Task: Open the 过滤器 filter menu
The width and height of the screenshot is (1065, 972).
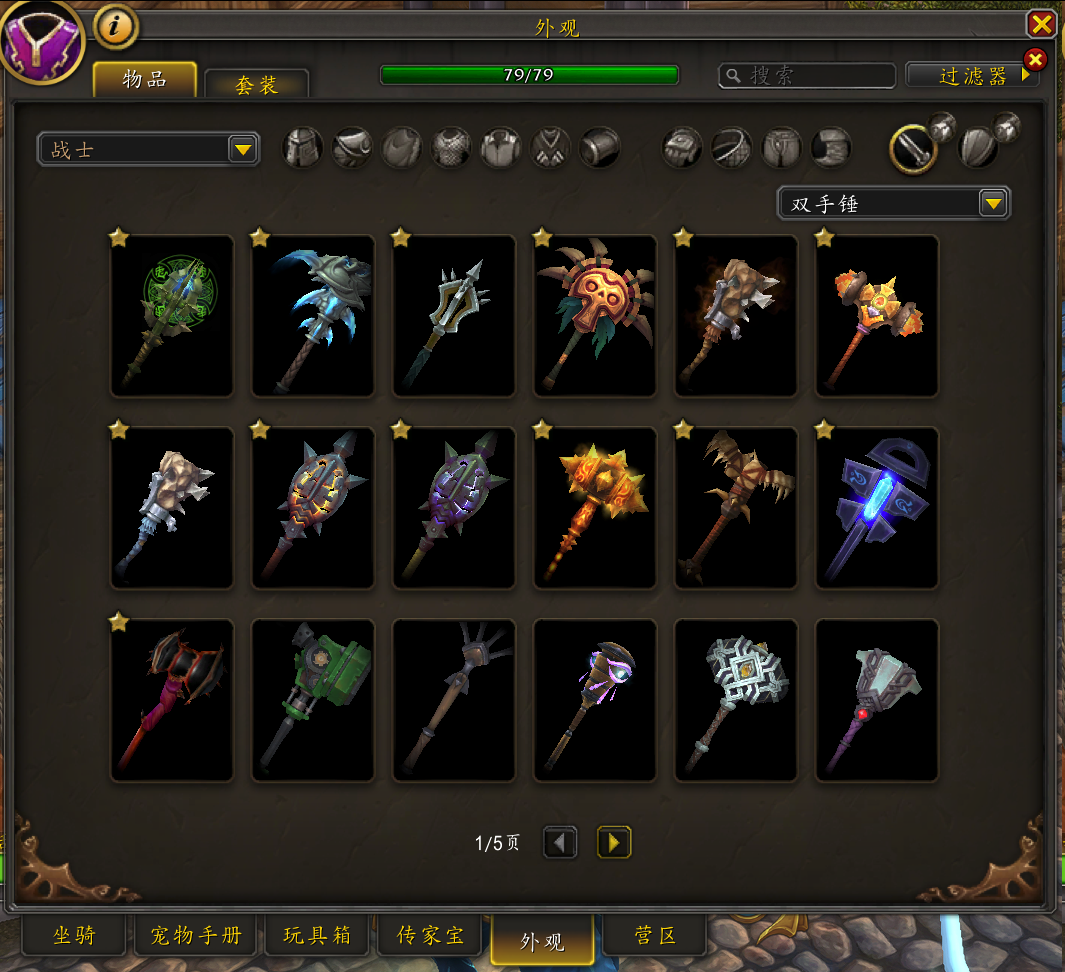Action: 971,76
